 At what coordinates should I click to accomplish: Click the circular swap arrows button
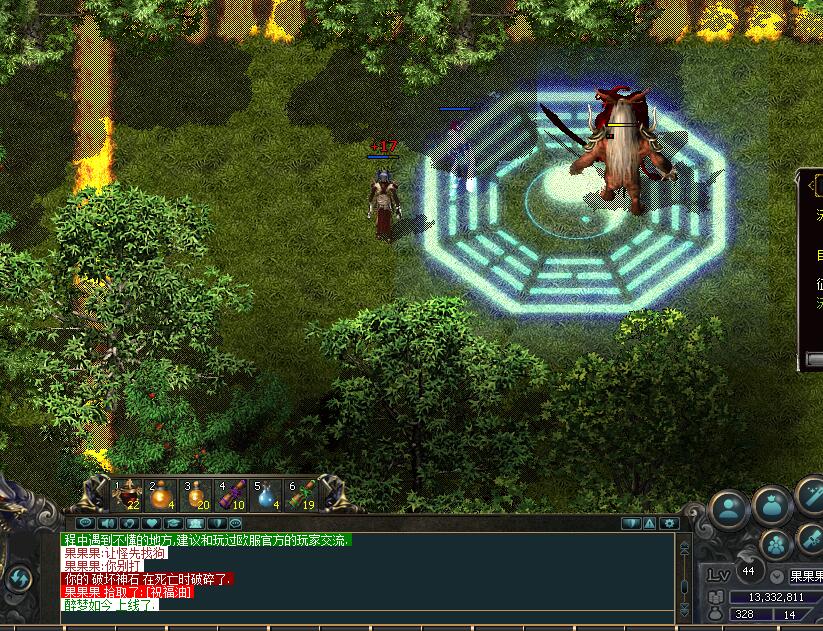18,578
